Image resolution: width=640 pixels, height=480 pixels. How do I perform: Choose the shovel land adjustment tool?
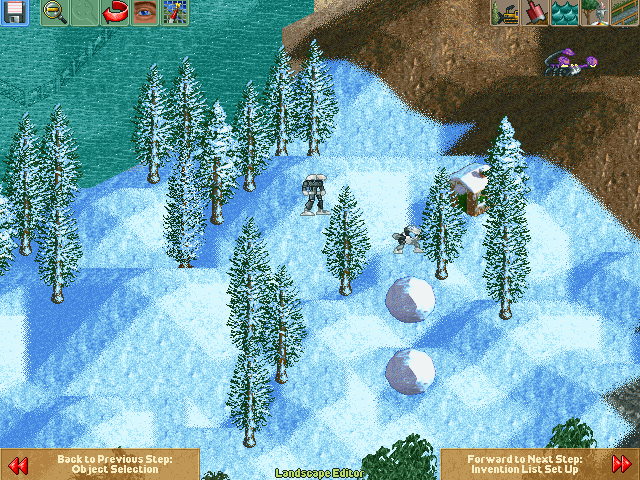pos(534,13)
